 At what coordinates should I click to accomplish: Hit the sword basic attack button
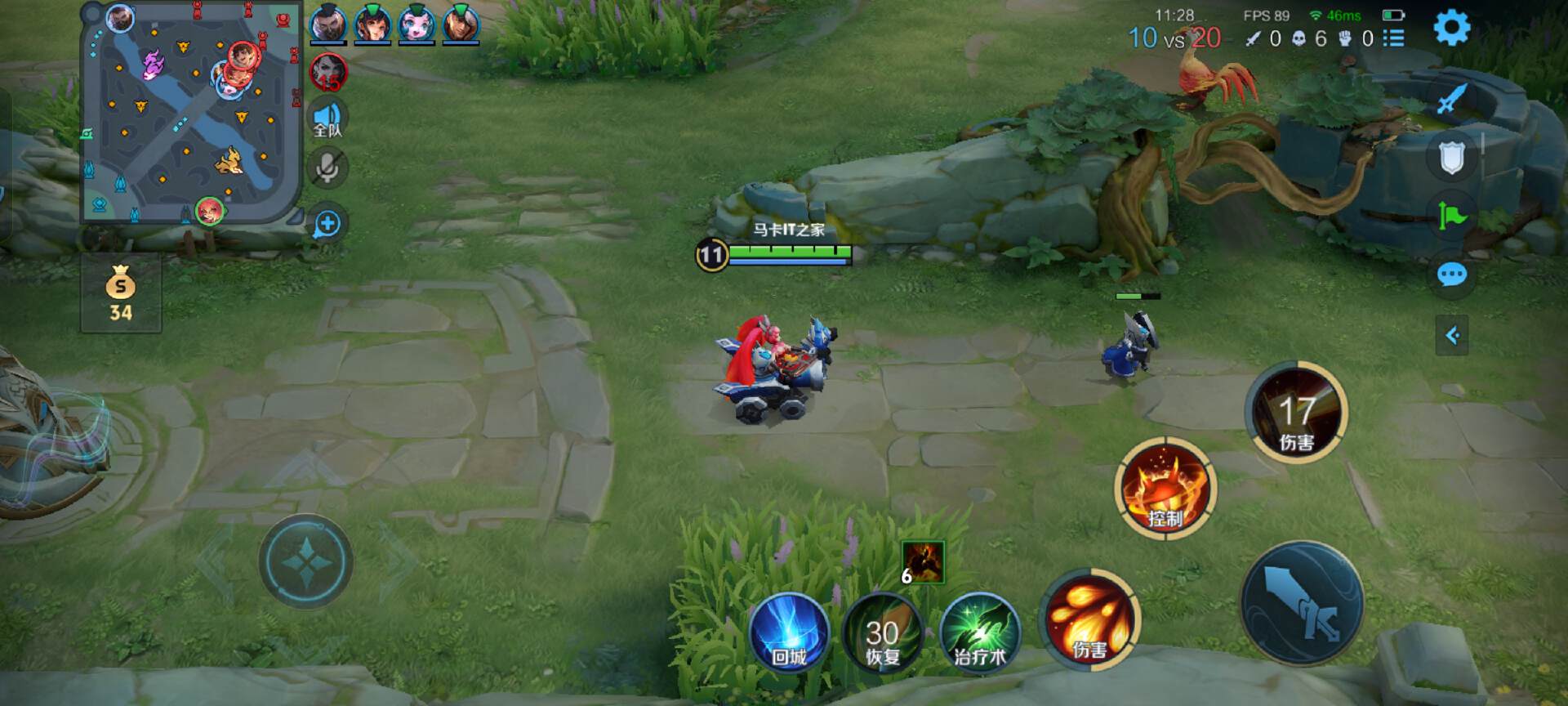1302,604
